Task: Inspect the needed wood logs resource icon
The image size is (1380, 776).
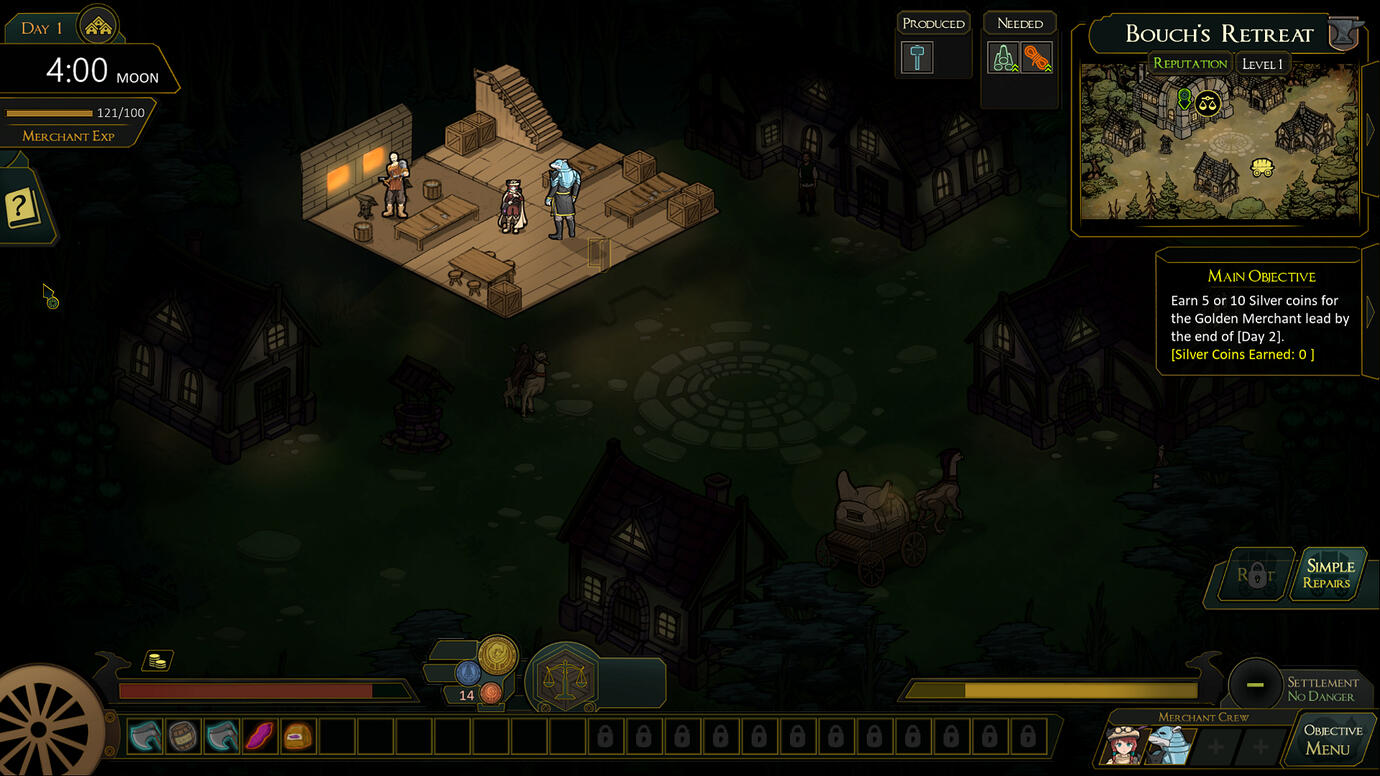Action: (x=1003, y=58)
